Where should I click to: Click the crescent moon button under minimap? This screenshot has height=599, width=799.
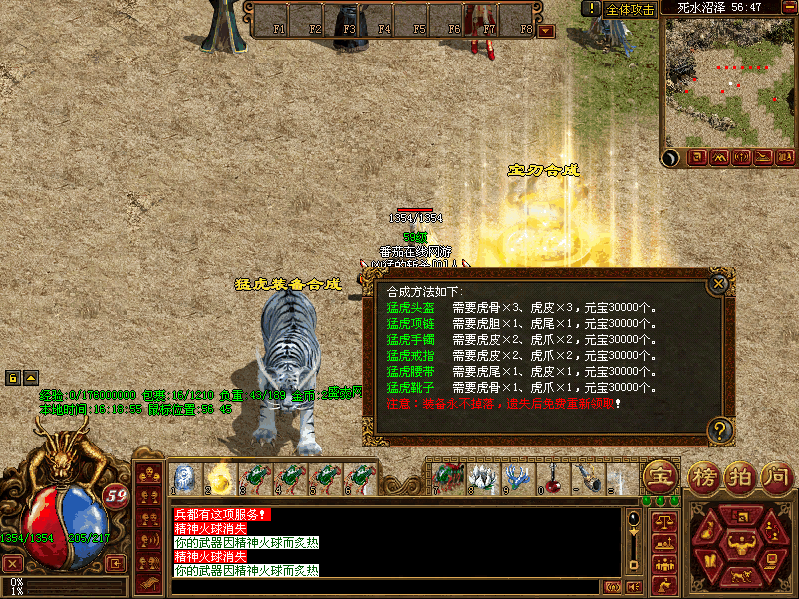coord(672,157)
